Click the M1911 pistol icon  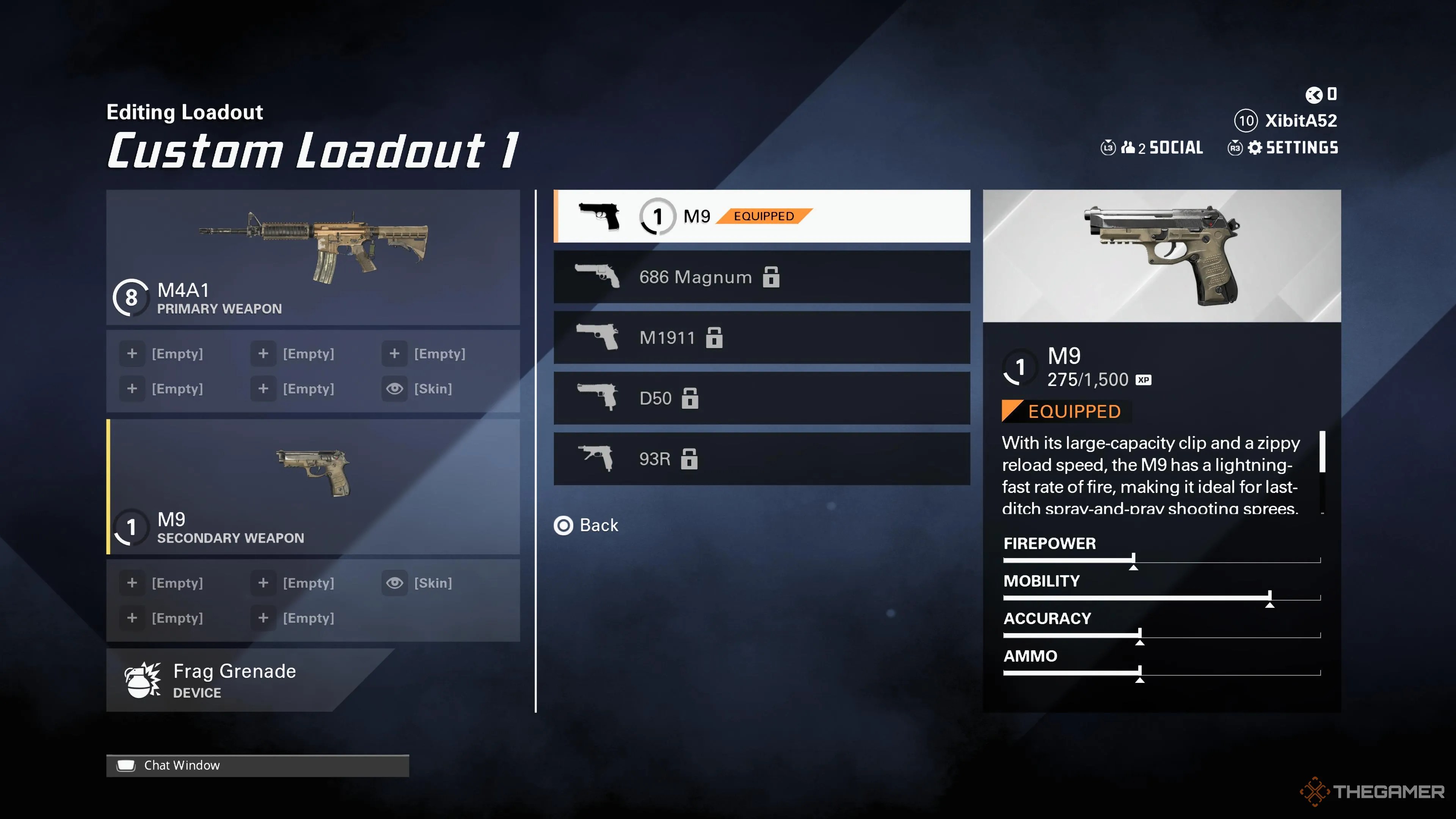596,337
